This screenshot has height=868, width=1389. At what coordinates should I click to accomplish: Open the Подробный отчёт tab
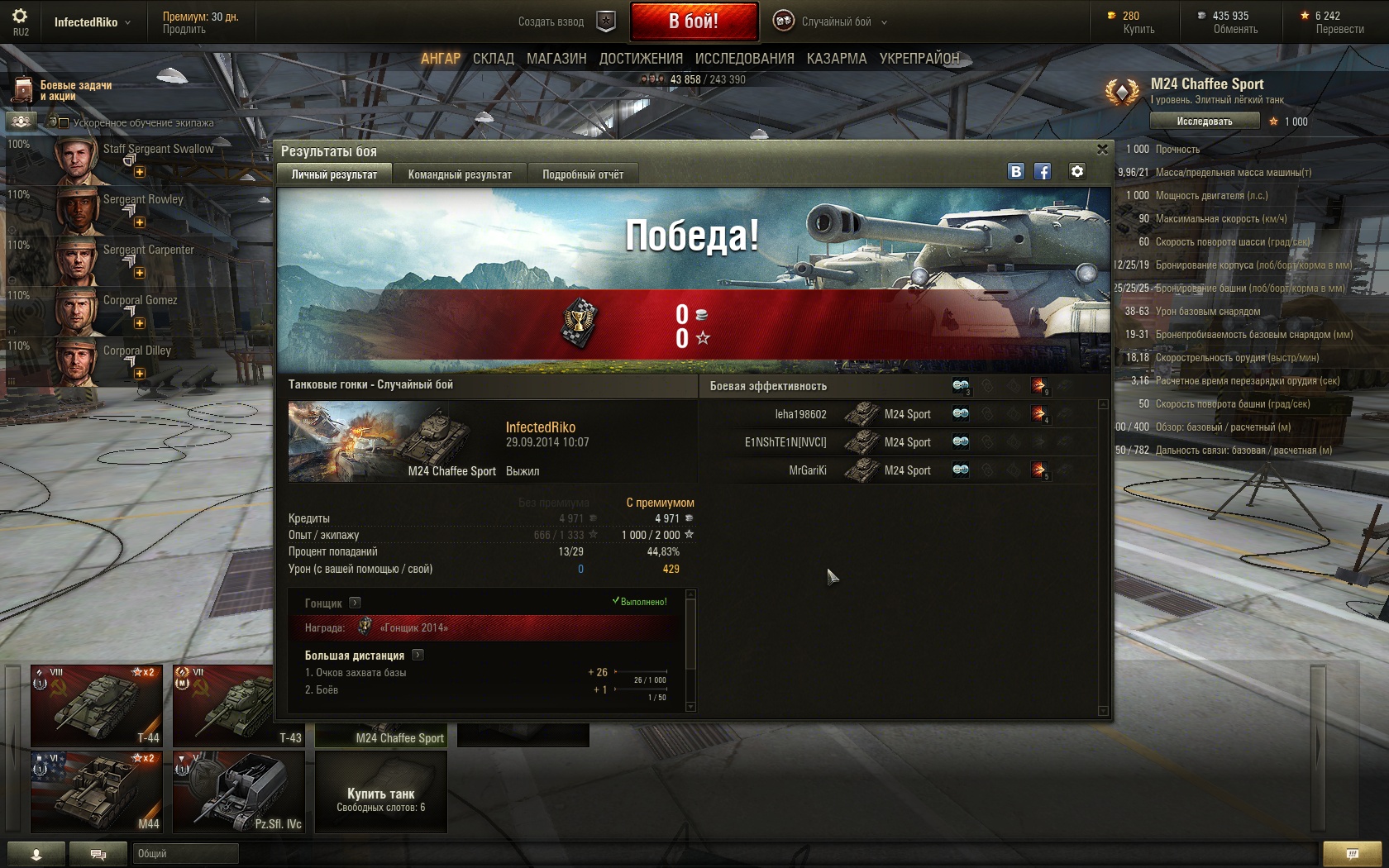tap(583, 174)
